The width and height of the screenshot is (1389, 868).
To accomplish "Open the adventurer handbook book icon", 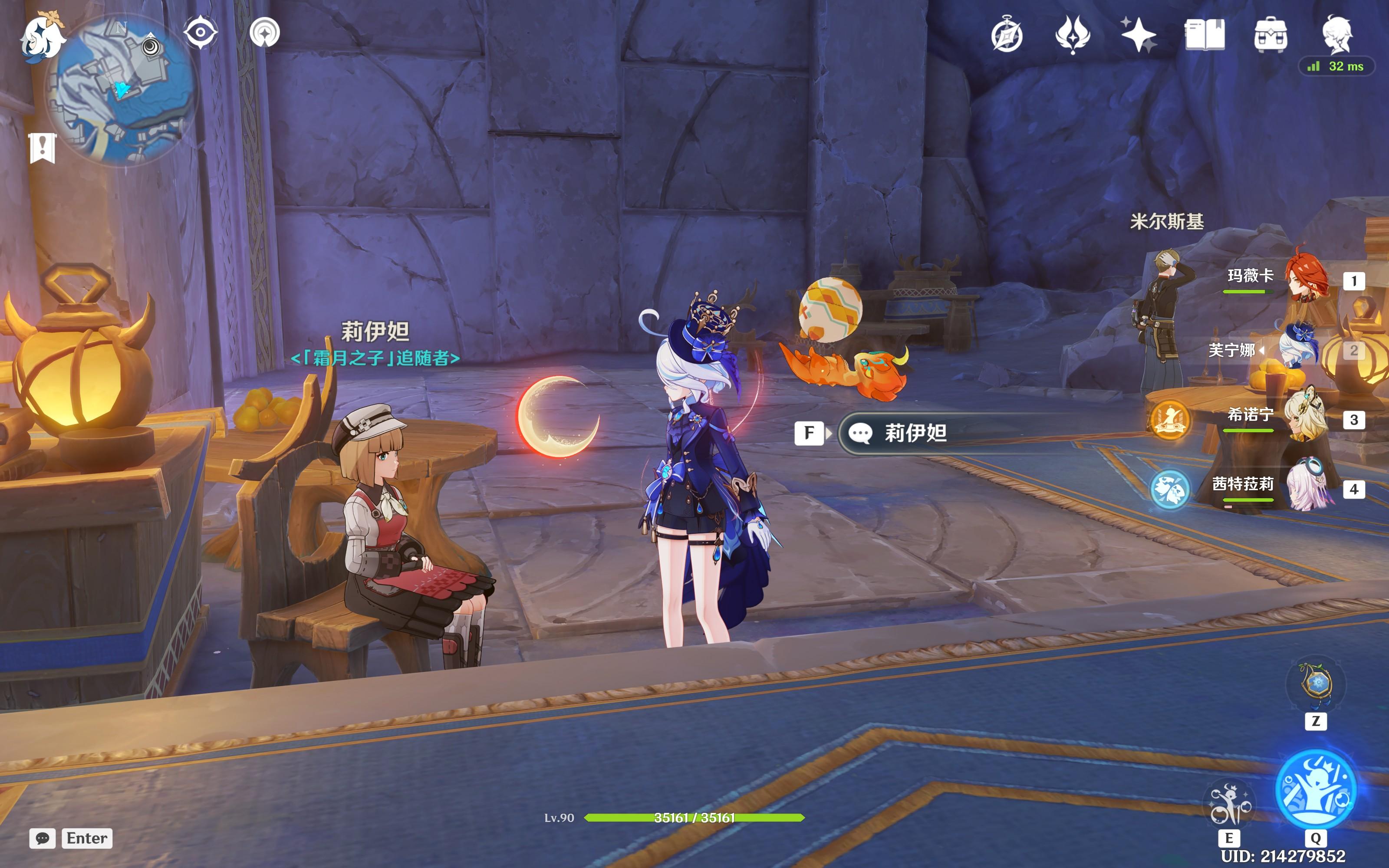I will pos(1204,34).
